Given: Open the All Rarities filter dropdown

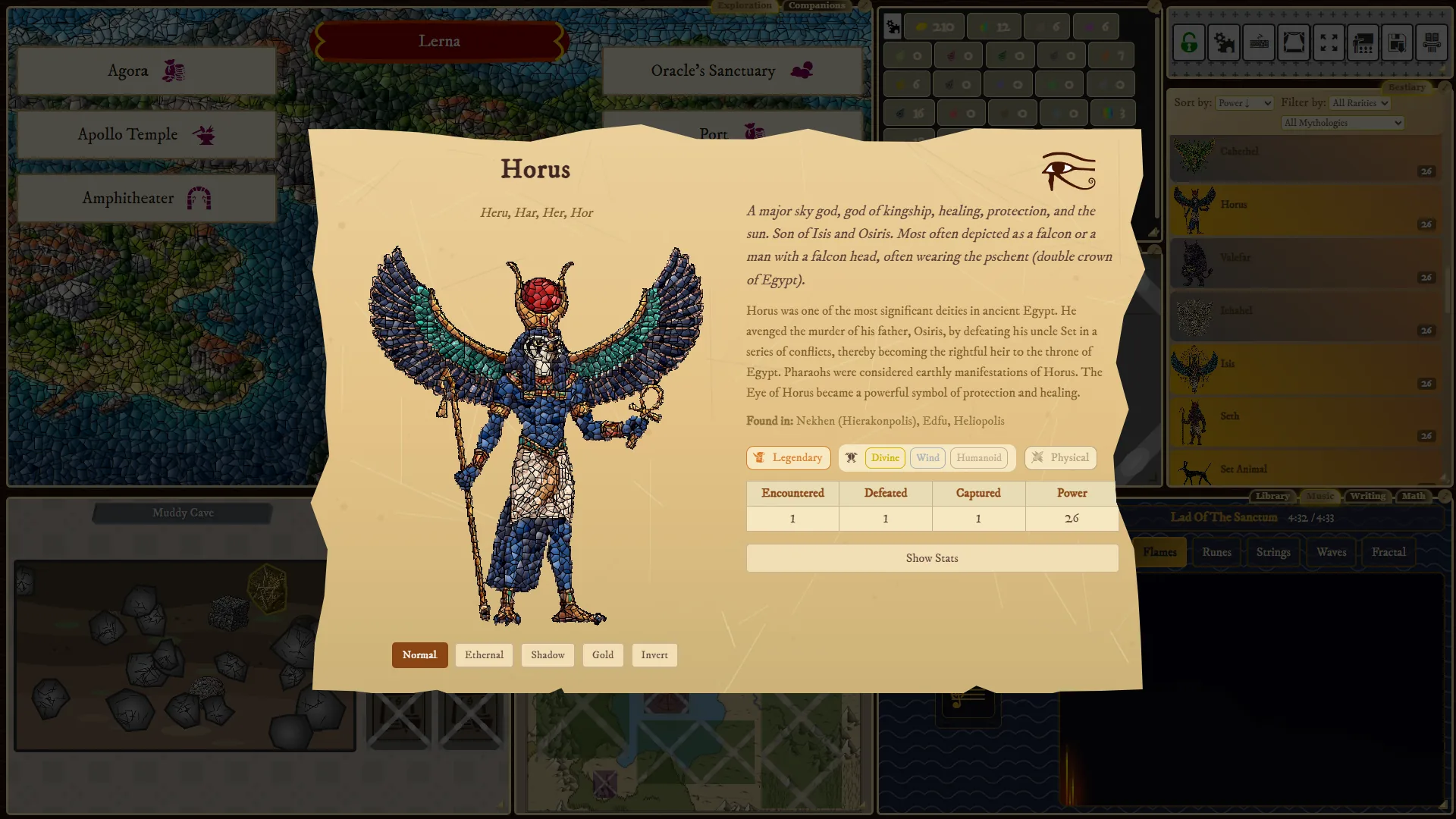Looking at the screenshot, I should [1359, 102].
